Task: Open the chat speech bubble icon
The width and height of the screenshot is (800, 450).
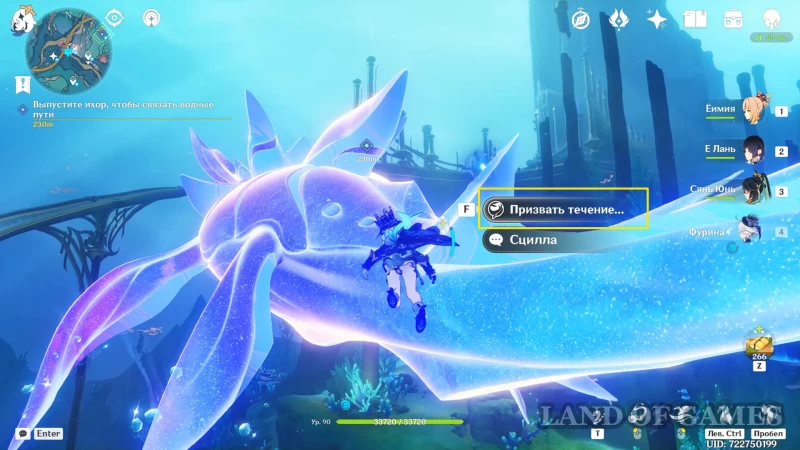Action: pyautogui.click(x=22, y=434)
